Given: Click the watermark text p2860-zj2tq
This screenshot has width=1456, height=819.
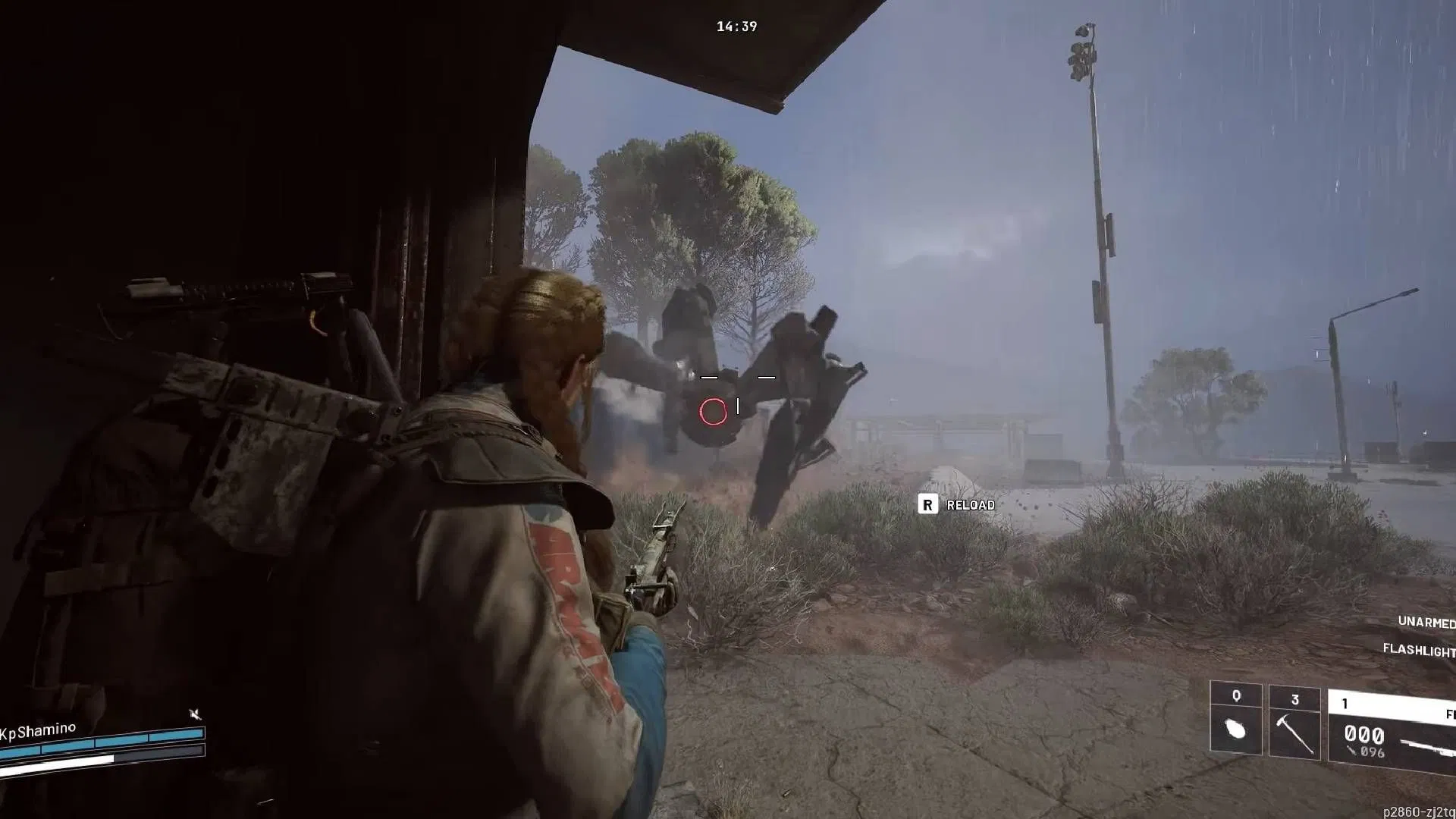Looking at the screenshot, I should pos(1417,811).
